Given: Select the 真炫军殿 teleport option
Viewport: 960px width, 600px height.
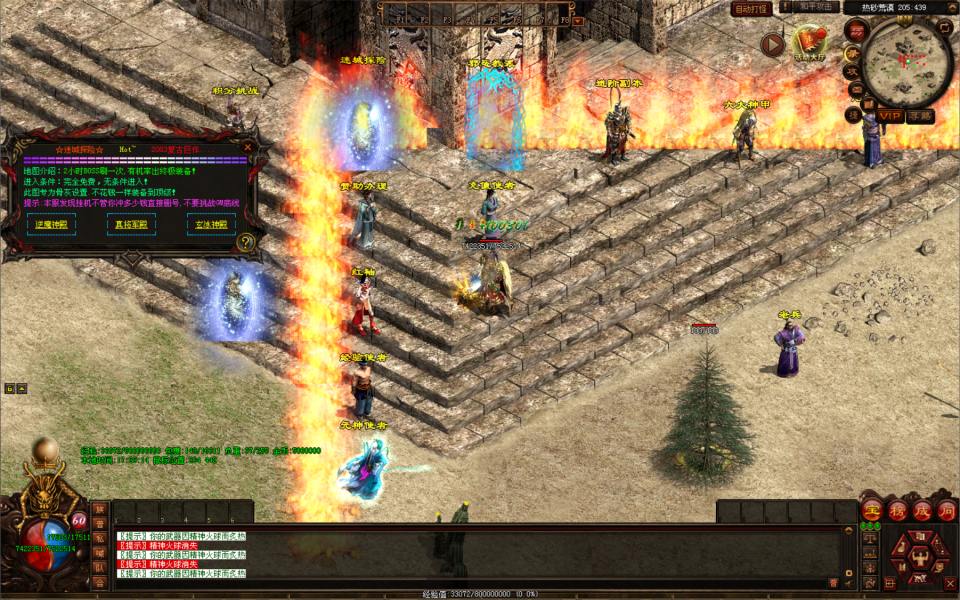Looking at the screenshot, I should pyautogui.click(x=130, y=224).
